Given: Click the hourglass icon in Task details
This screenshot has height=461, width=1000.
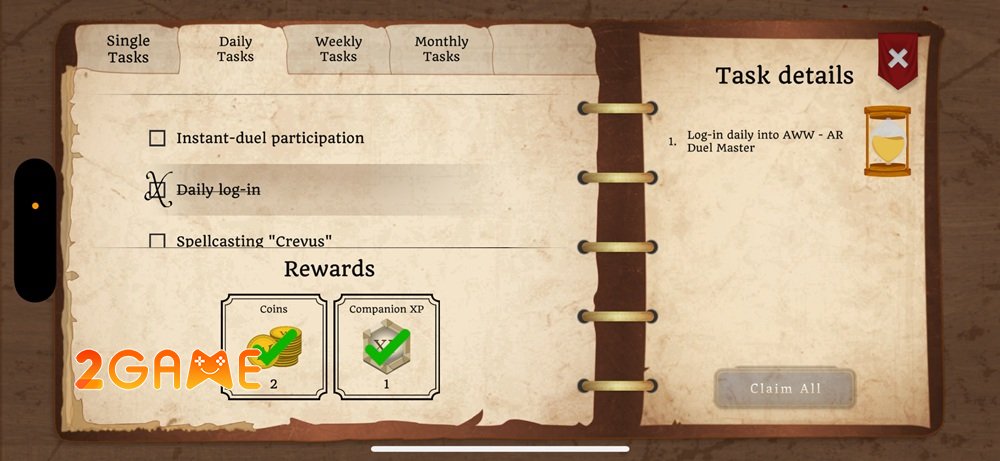Looking at the screenshot, I should (x=887, y=142).
